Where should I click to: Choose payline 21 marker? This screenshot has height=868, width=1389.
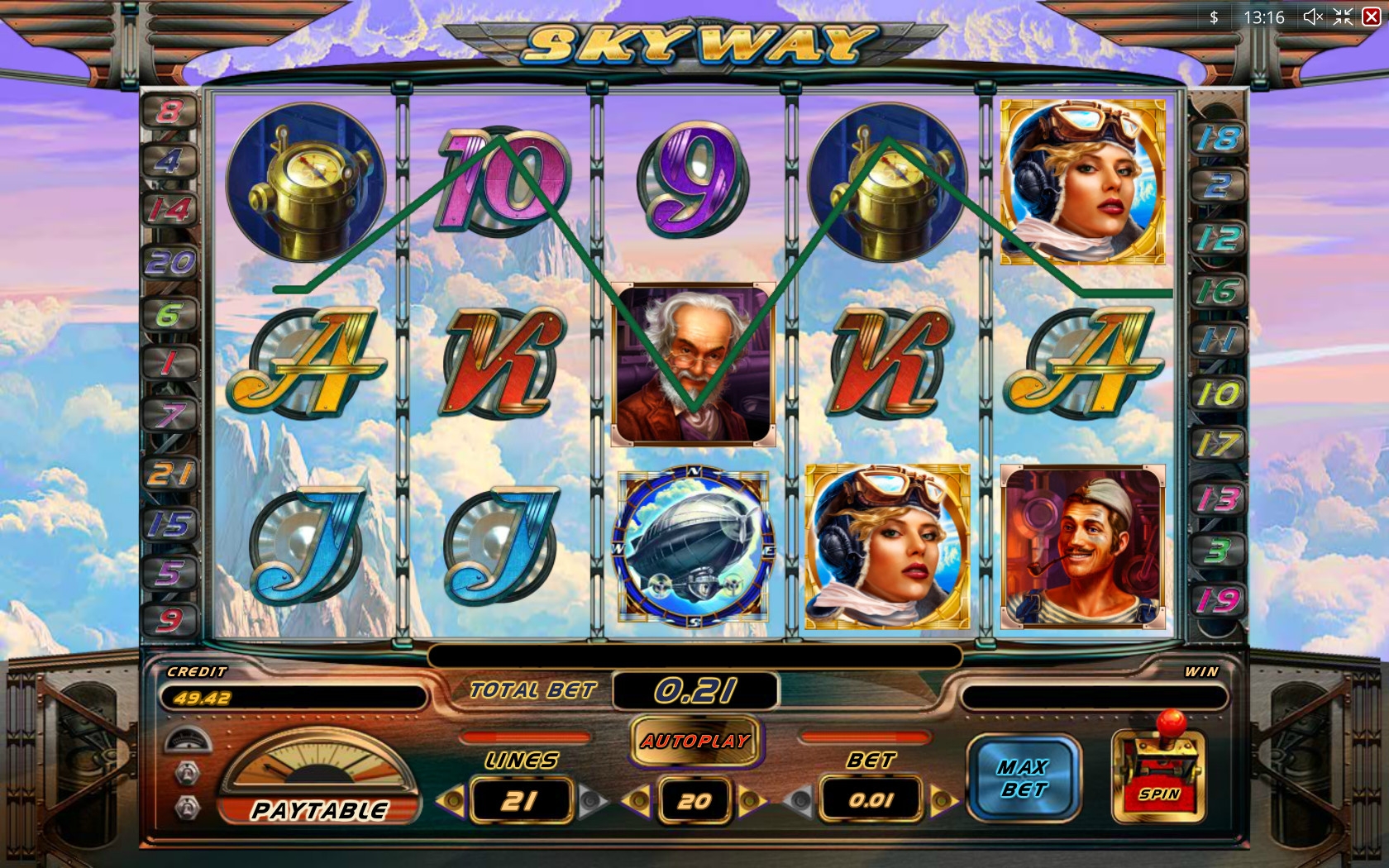pos(169,474)
